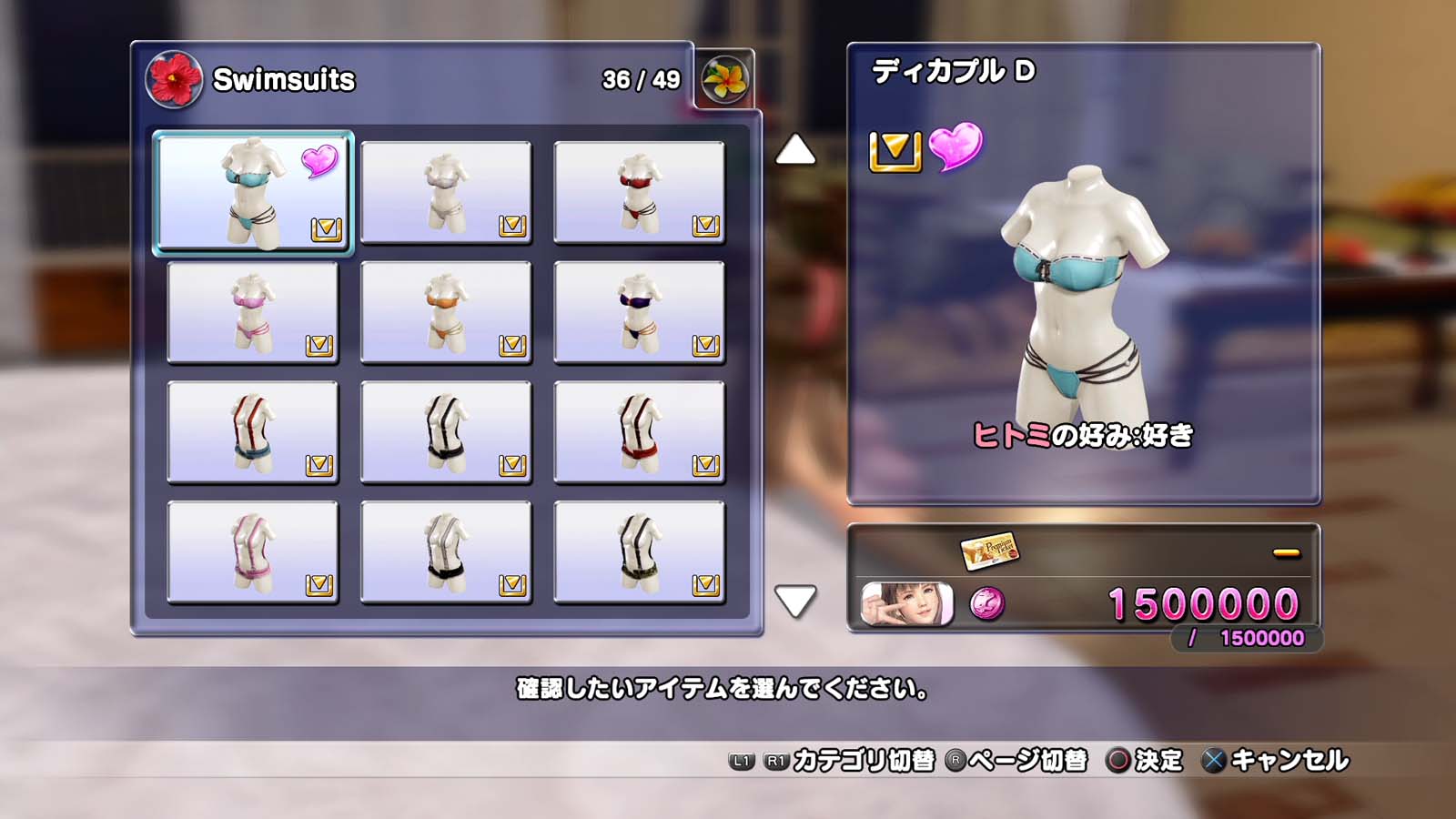
Task: Click the down arrow to page down
Action: pyautogui.click(x=795, y=601)
